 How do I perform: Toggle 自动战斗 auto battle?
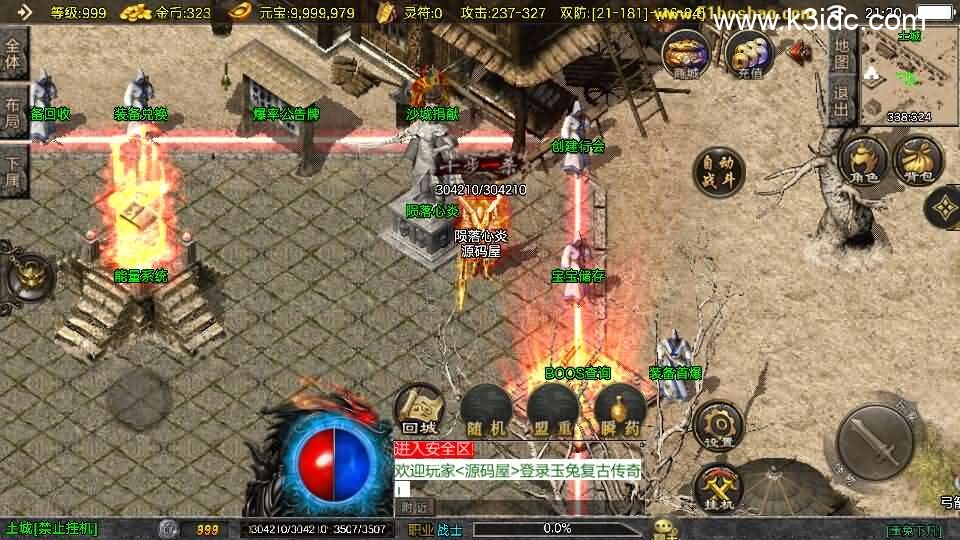click(x=719, y=172)
